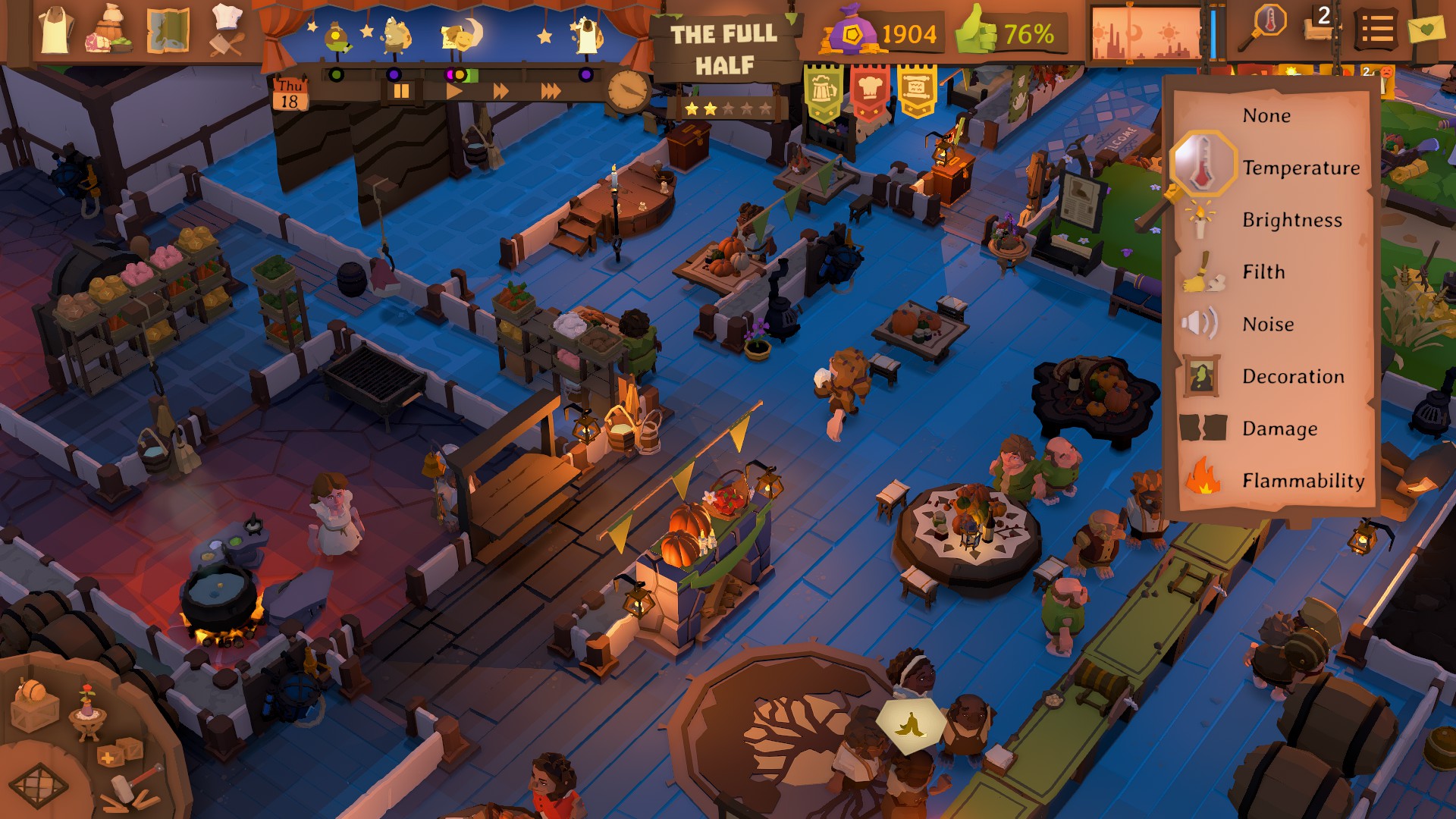This screenshot has width=1456, height=819.
Task: Open the calendar showing Thu 18
Action: click(x=290, y=93)
